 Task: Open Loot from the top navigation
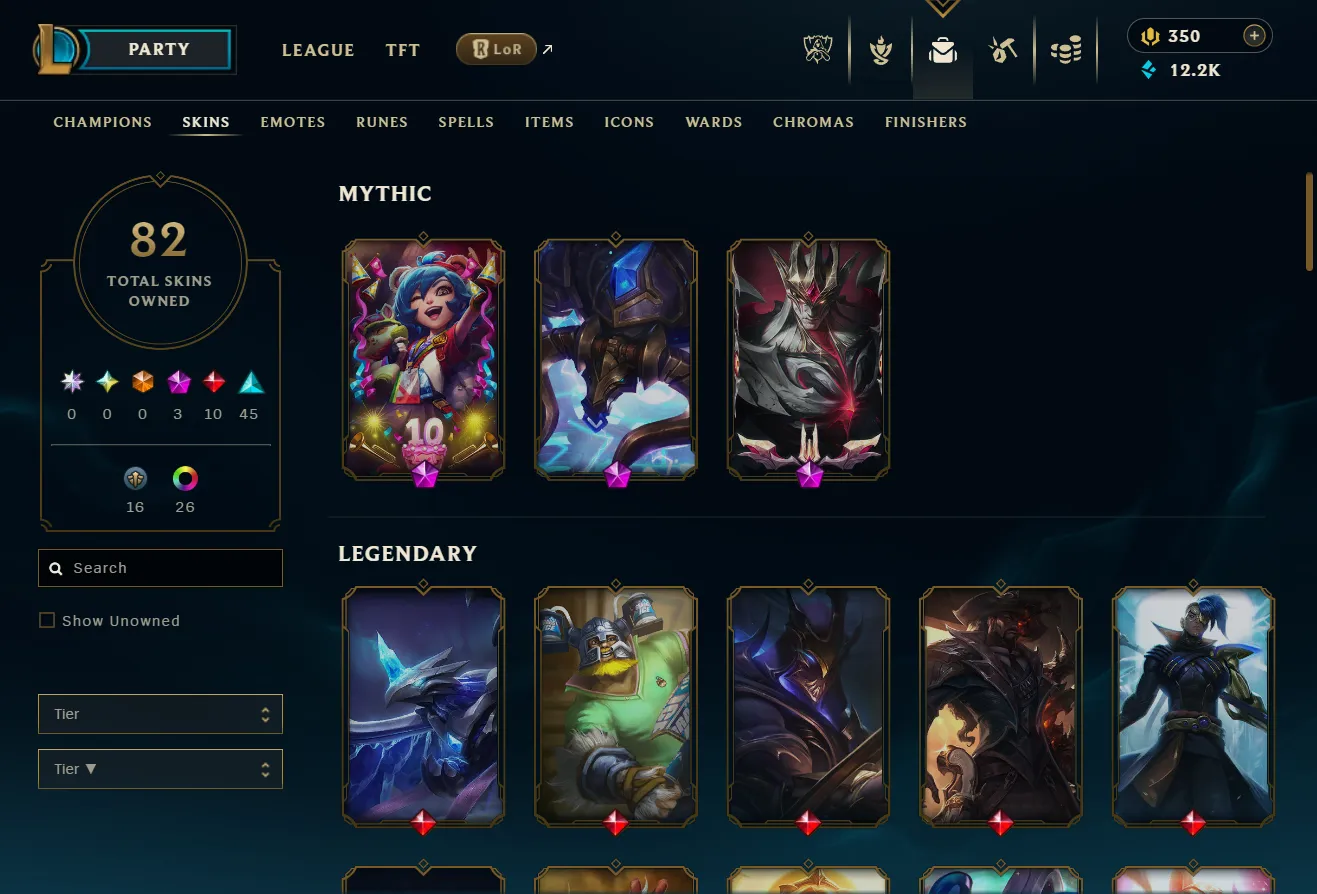click(x=1003, y=49)
